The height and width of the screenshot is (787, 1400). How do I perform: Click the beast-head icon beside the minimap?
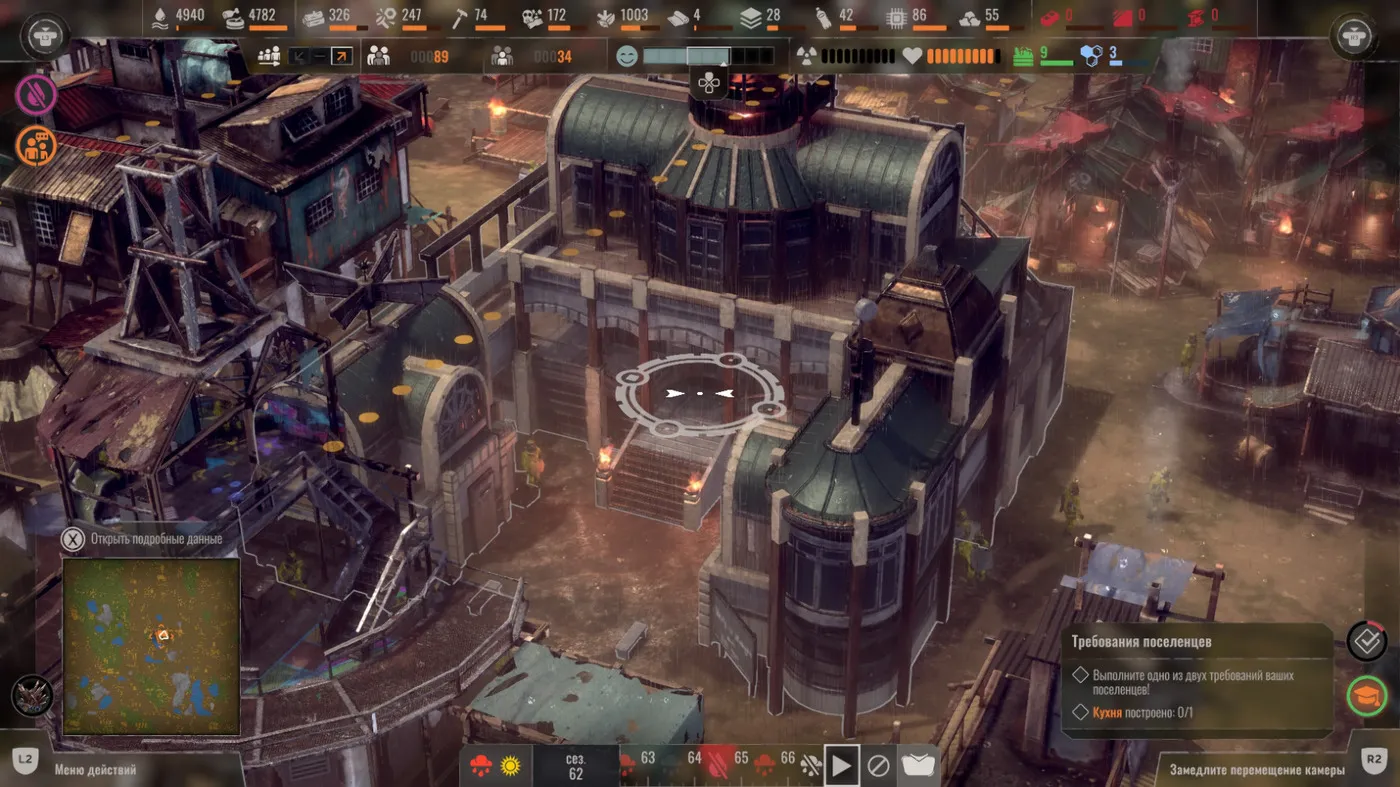32,696
